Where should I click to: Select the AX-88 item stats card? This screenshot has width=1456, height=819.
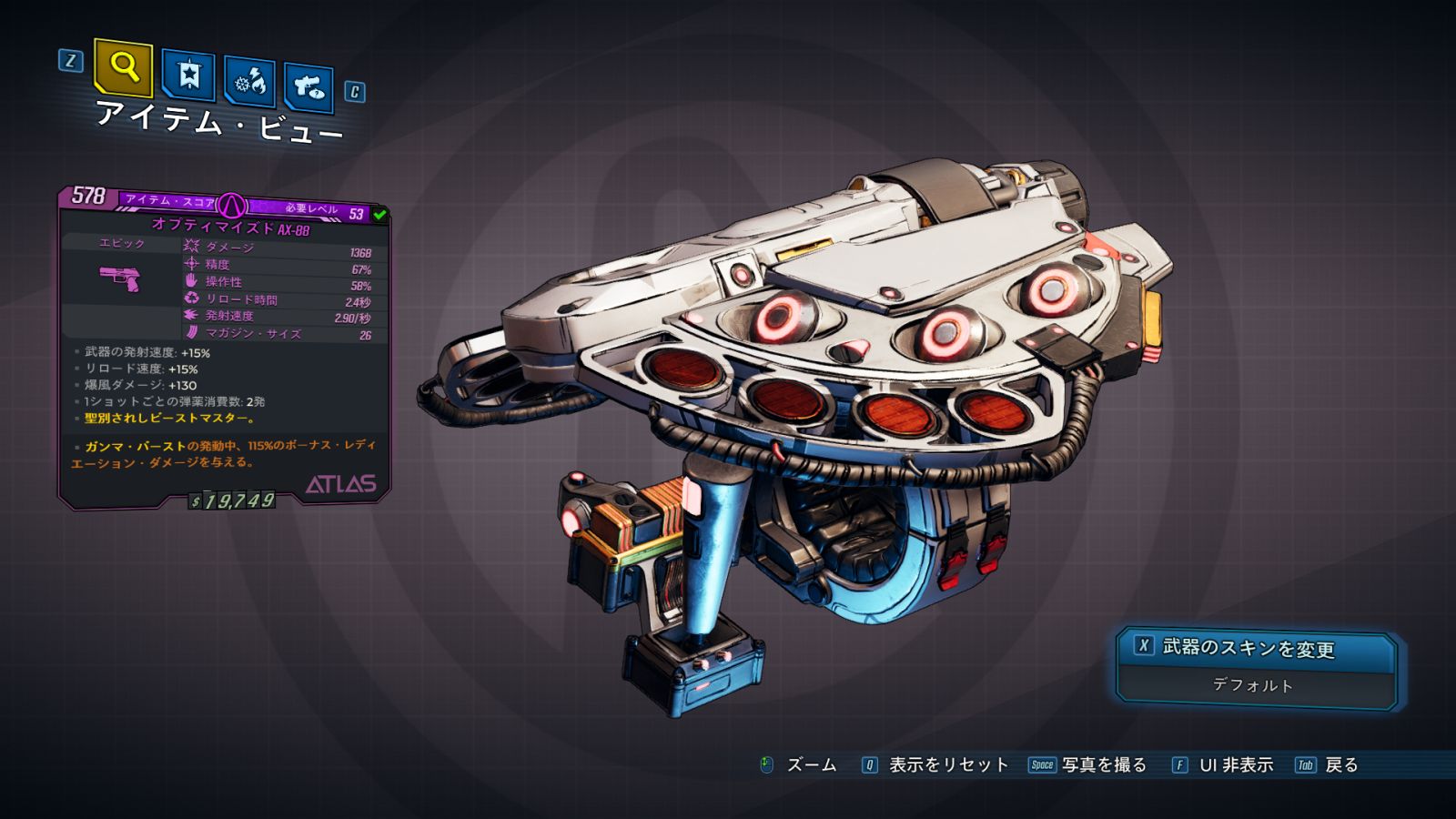point(224,346)
